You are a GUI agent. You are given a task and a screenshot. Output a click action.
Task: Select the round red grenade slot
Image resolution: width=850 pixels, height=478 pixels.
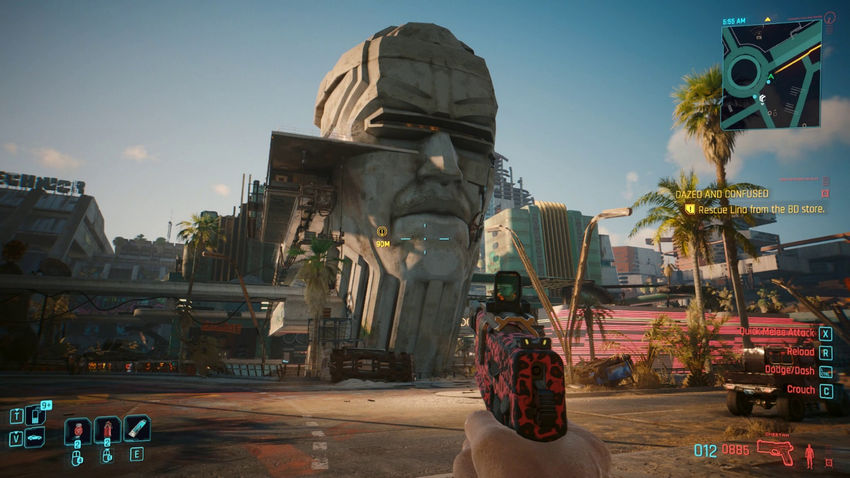tap(77, 431)
